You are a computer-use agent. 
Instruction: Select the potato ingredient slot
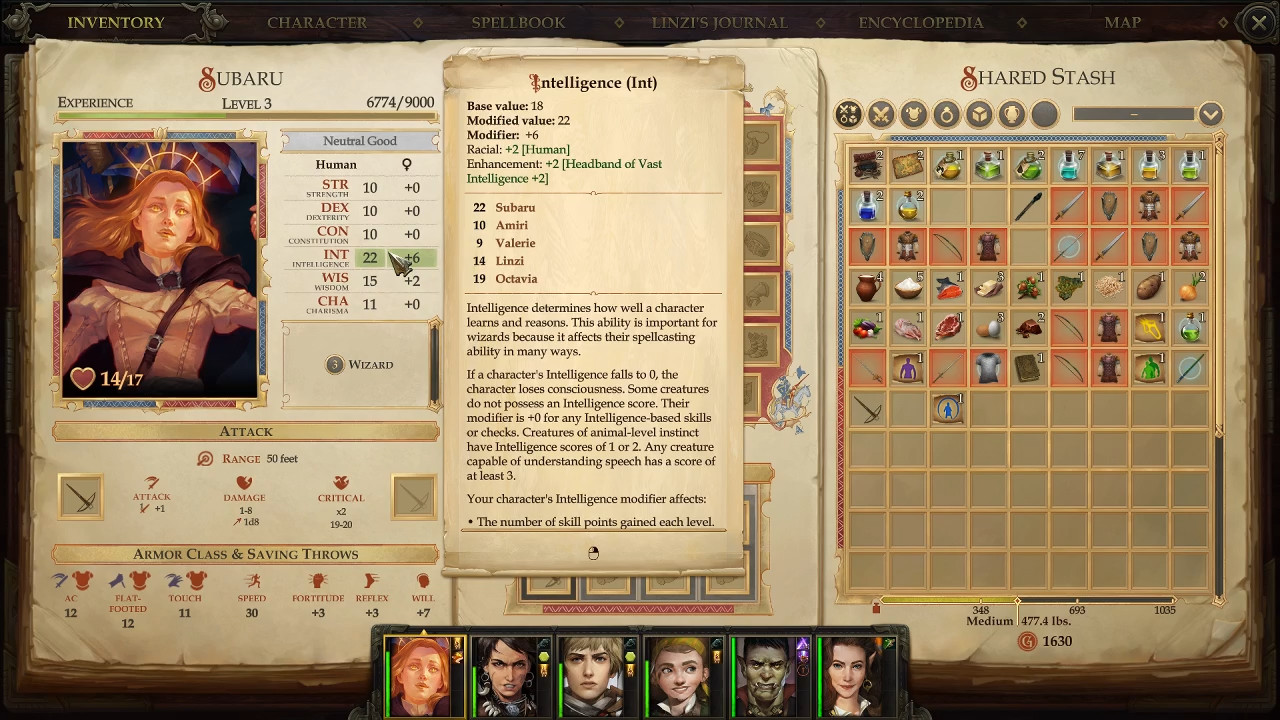point(1149,288)
